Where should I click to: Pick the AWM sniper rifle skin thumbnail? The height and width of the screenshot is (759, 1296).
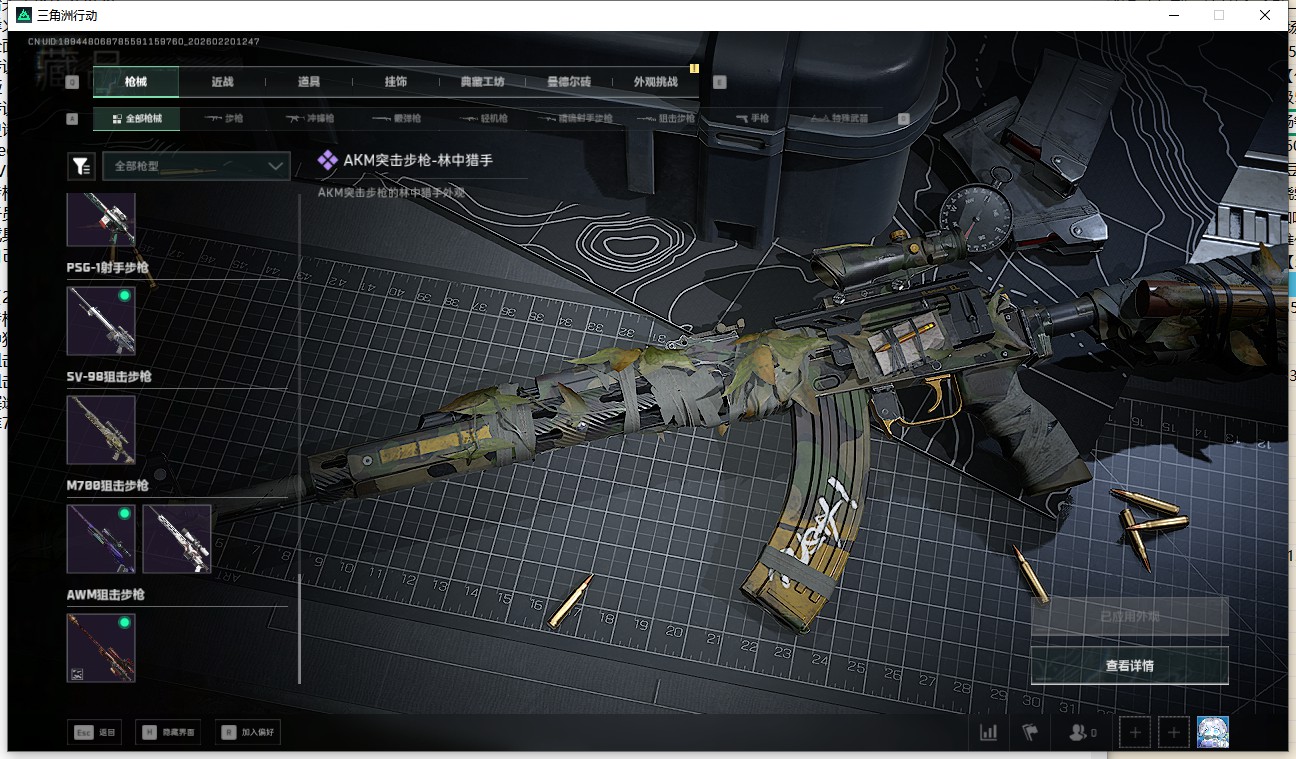pos(101,648)
